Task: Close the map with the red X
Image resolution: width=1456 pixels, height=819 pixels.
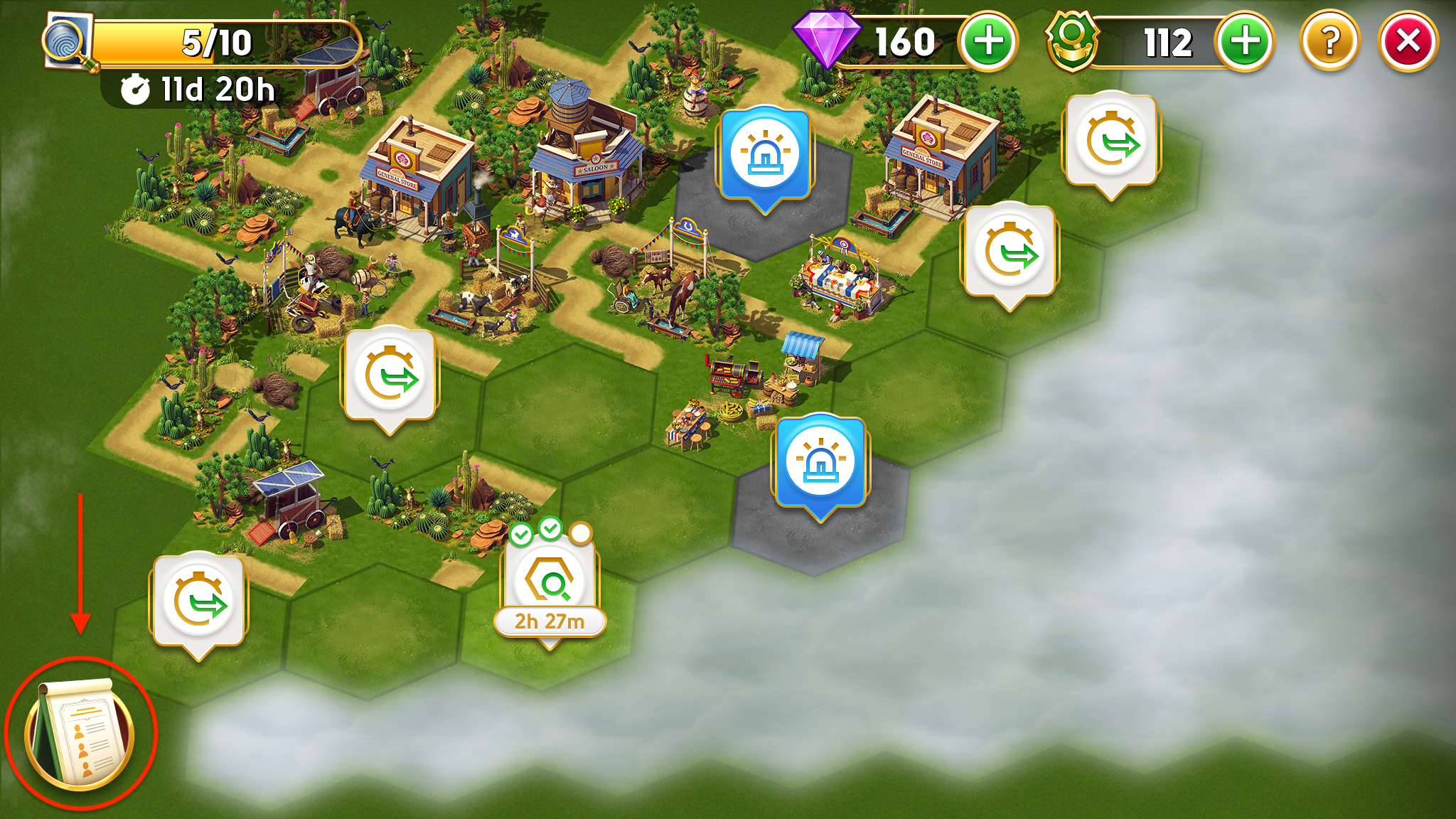Action: (1408, 42)
